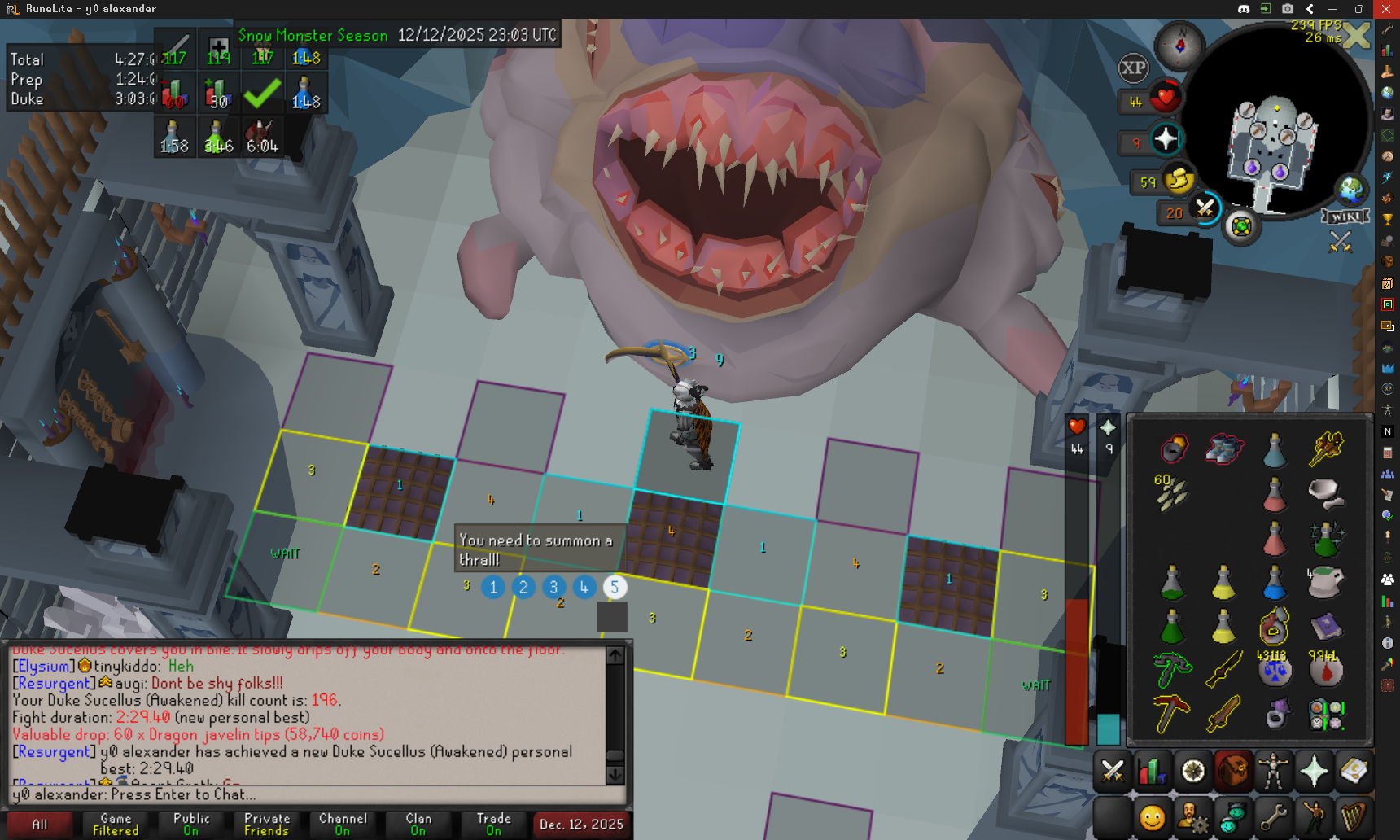Viewport: 1400px width, 840px height.
Task: Open the world map globe
Action: pos(1351,190)
